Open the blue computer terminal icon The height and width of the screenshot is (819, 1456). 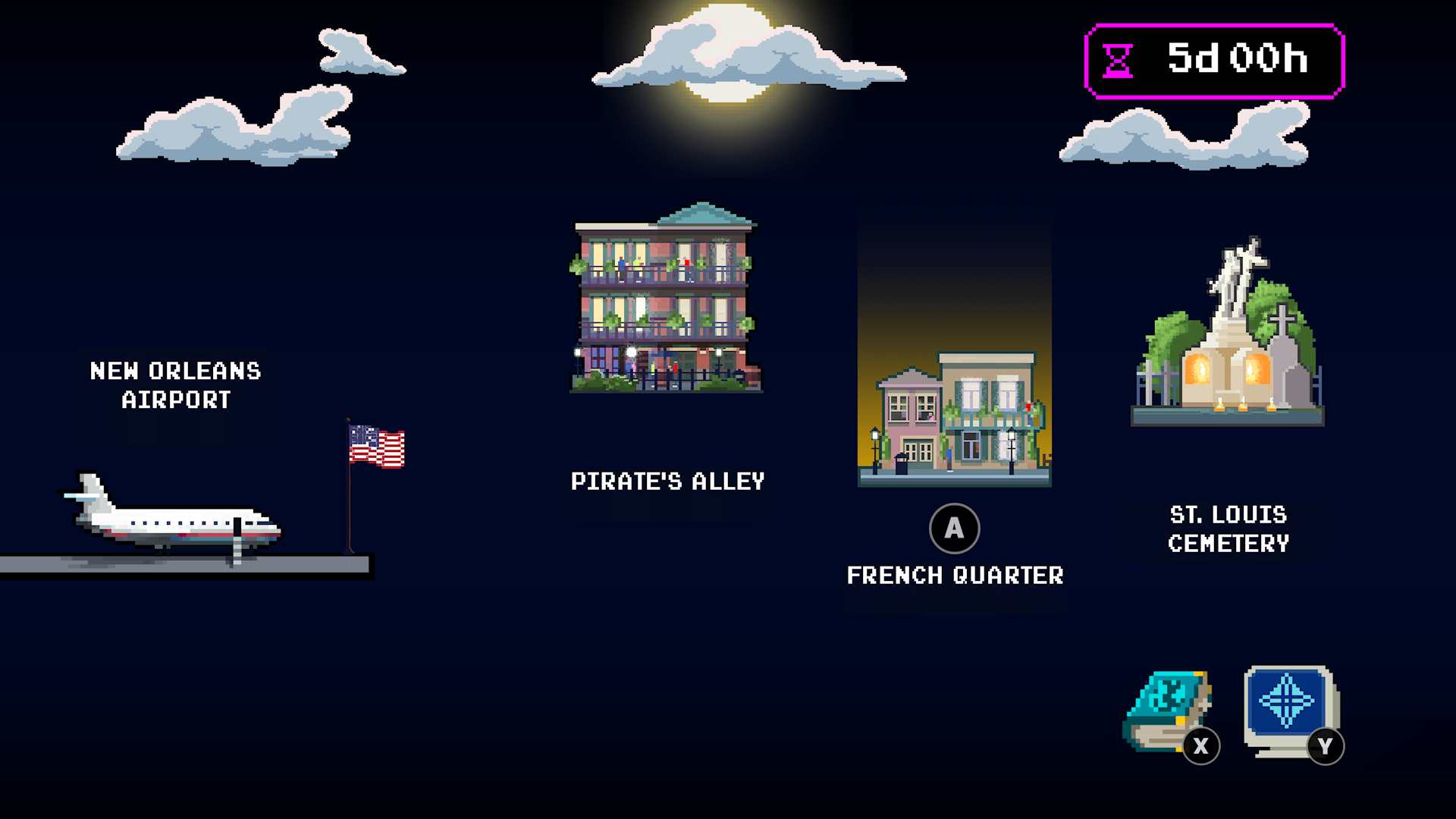[1289, 710]
